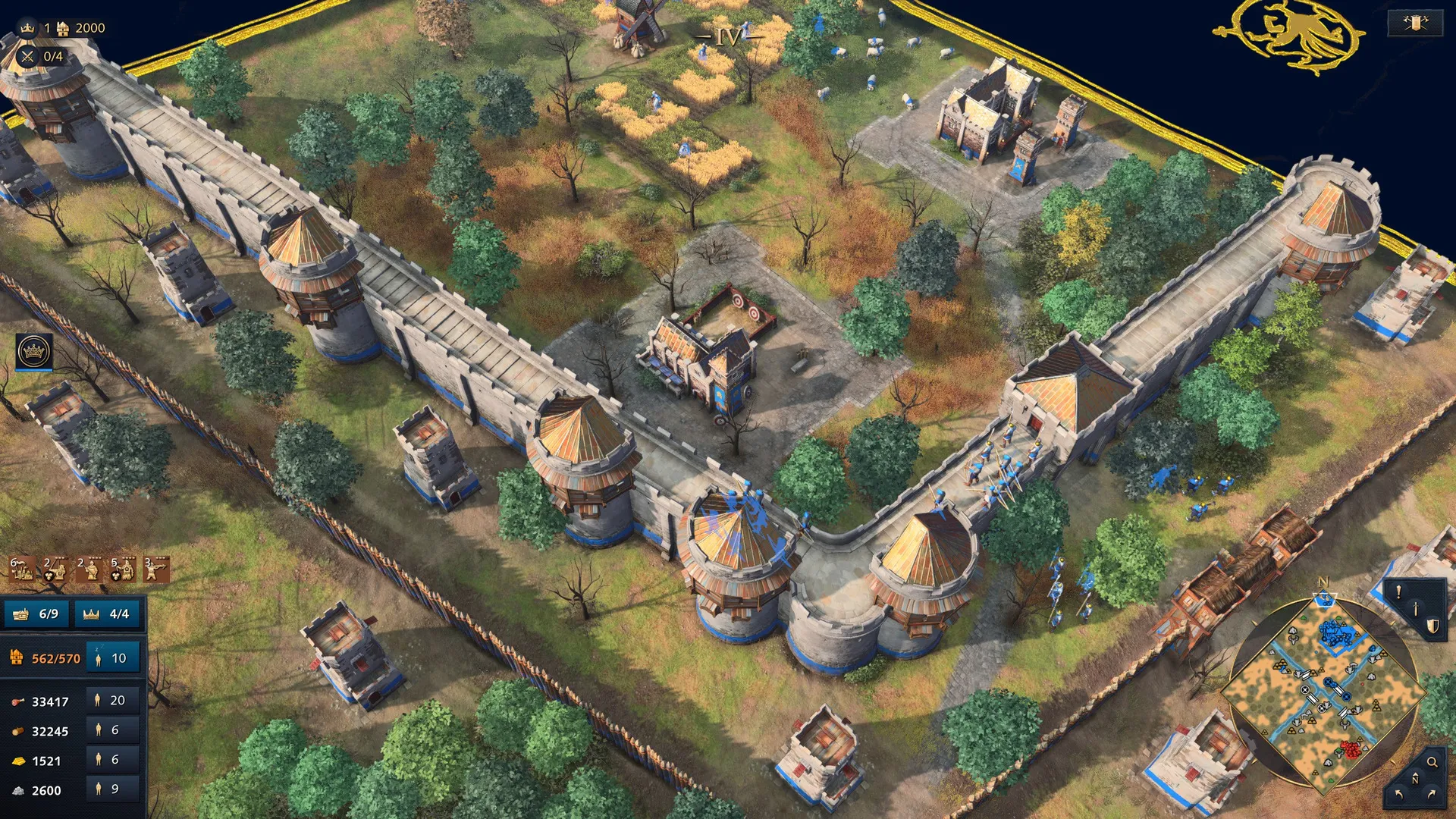Select the villagers gathering wood
This screenshot has height=819, width=1456.
point(111,730)
